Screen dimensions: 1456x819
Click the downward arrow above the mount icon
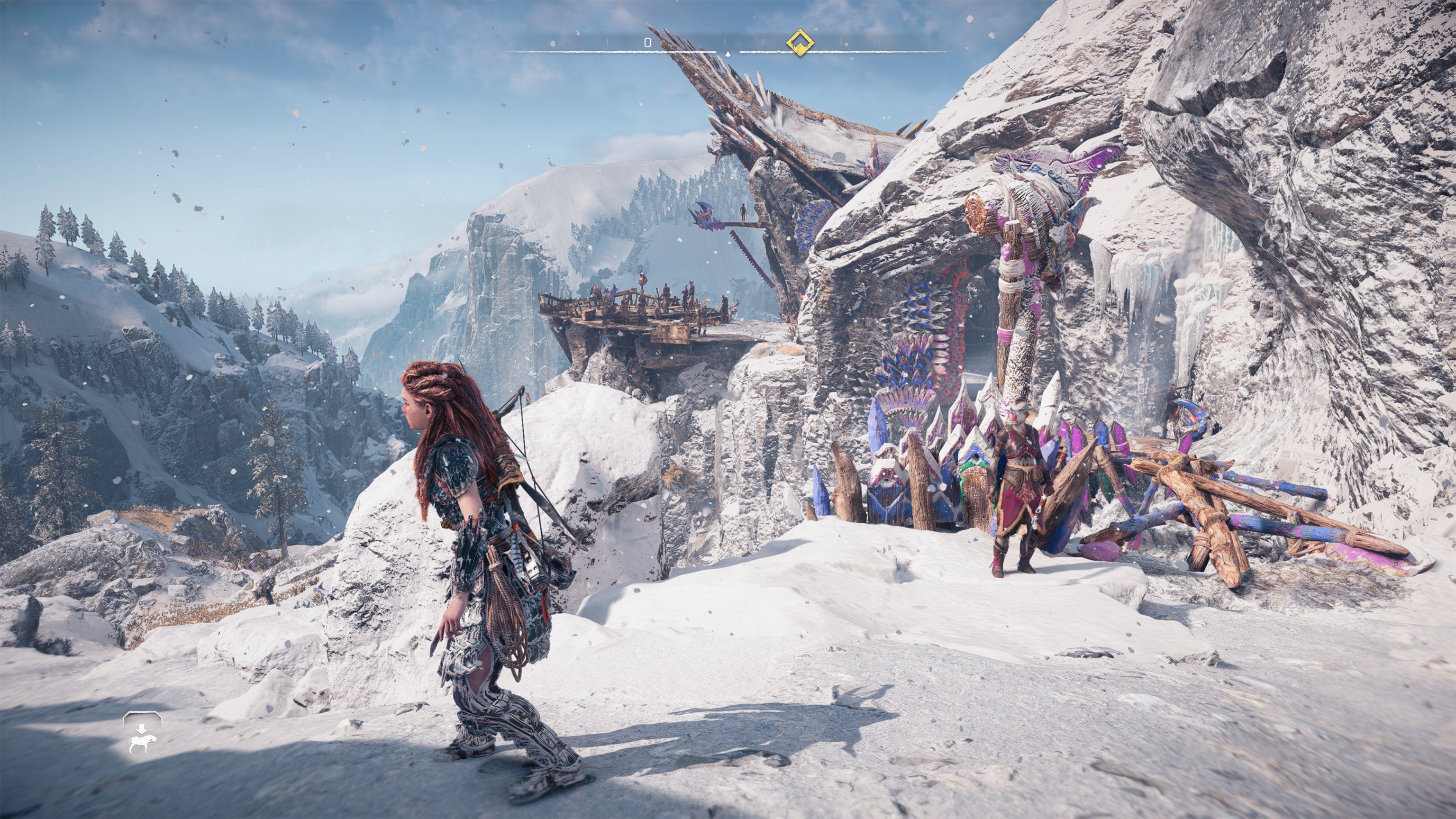(142, 730)
